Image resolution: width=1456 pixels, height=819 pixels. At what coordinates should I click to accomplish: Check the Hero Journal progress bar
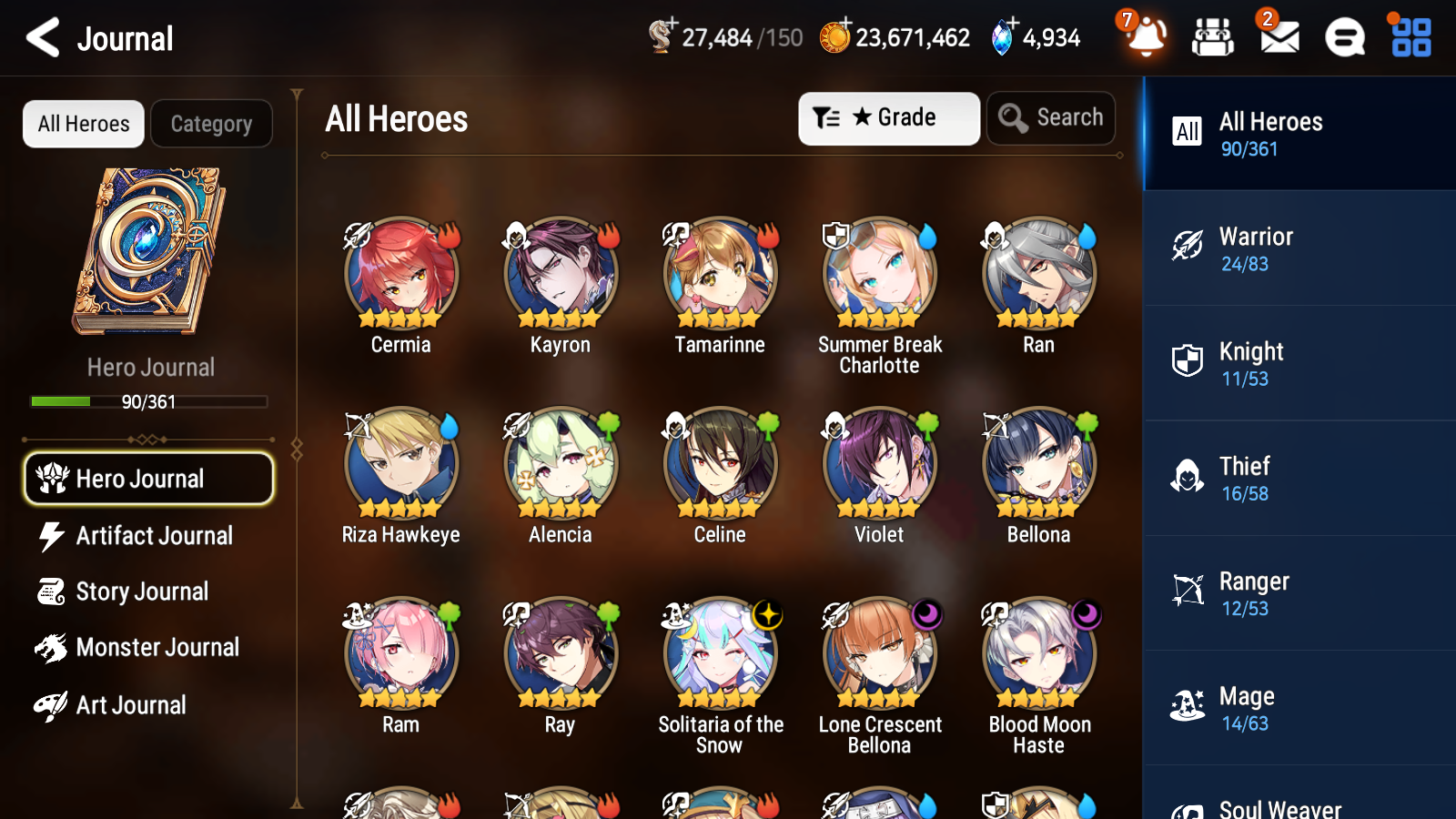pyautogui.click(x=148, y=401)
